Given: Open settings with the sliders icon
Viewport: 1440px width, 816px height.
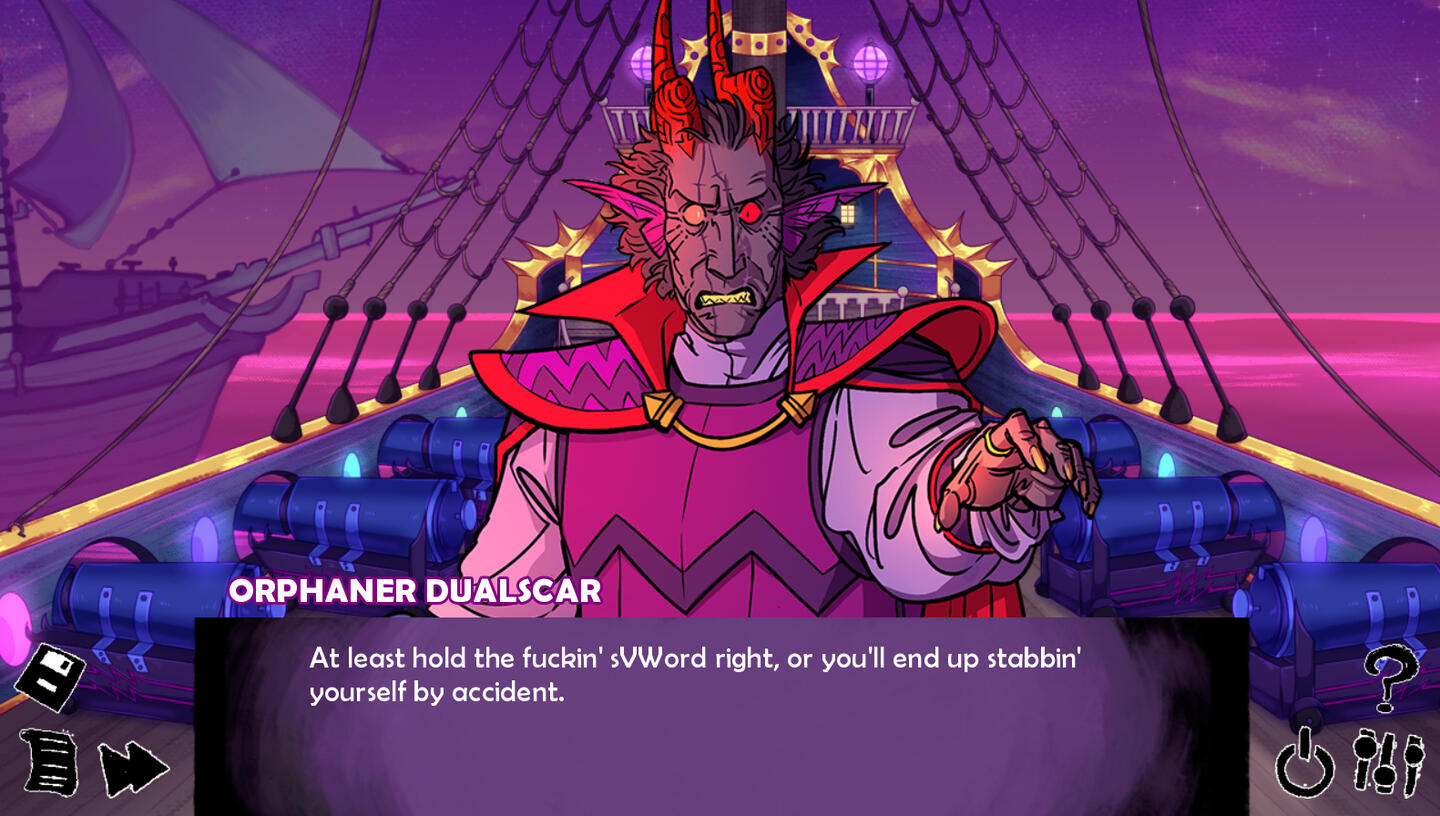Looking at the screenshot, I should pyautogui.click(x=1388, y=764).
